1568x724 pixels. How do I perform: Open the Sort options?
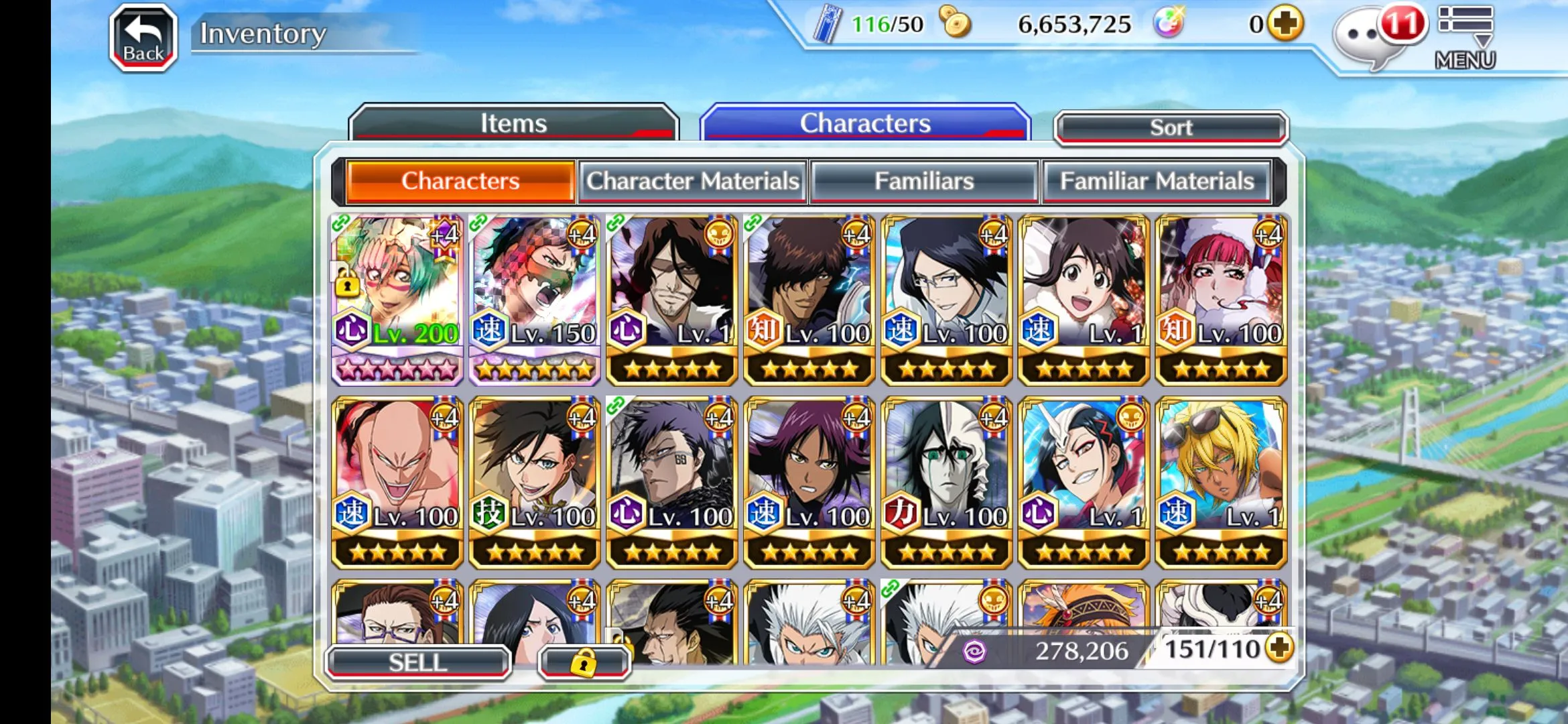1171,127
